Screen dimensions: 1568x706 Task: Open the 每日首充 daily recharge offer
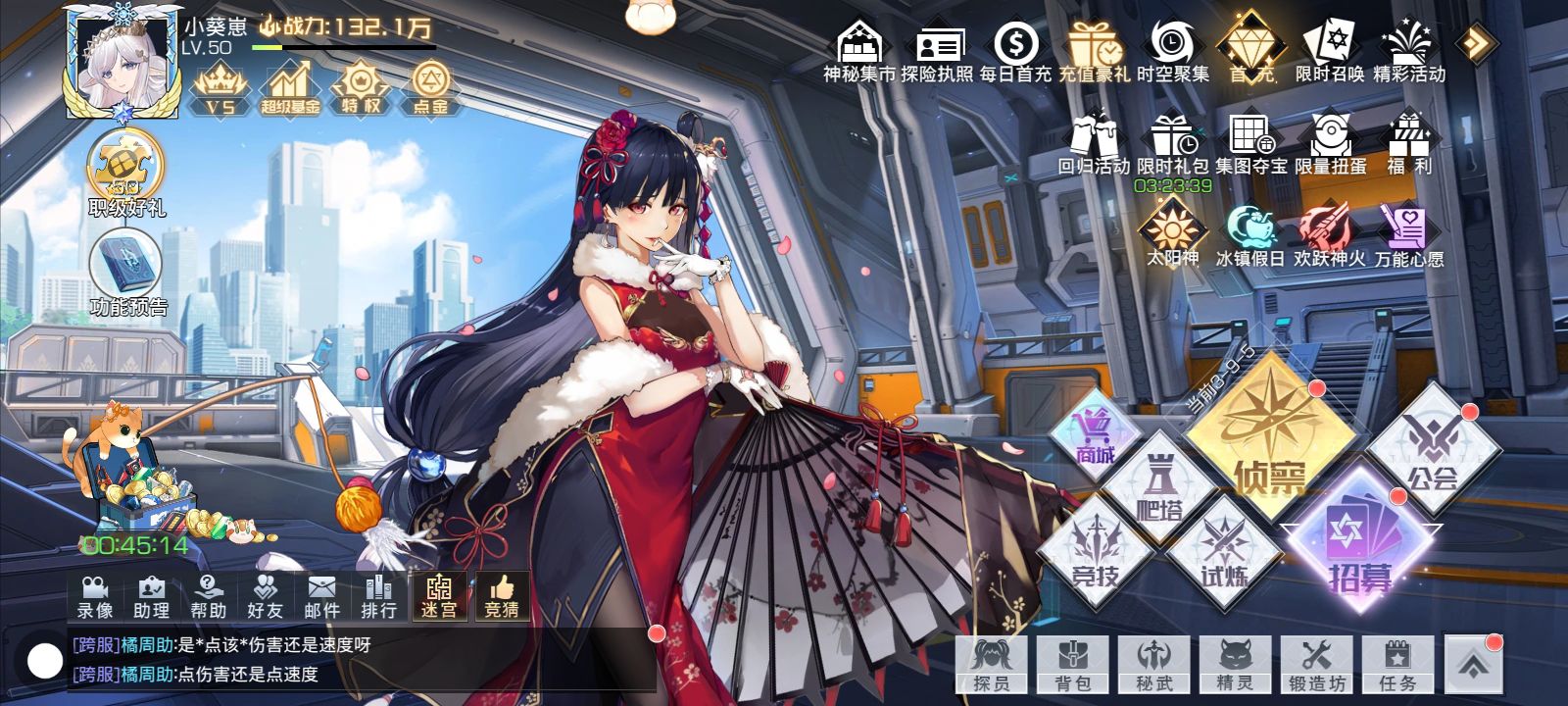pyautogui.click(x=1015, y=52)
